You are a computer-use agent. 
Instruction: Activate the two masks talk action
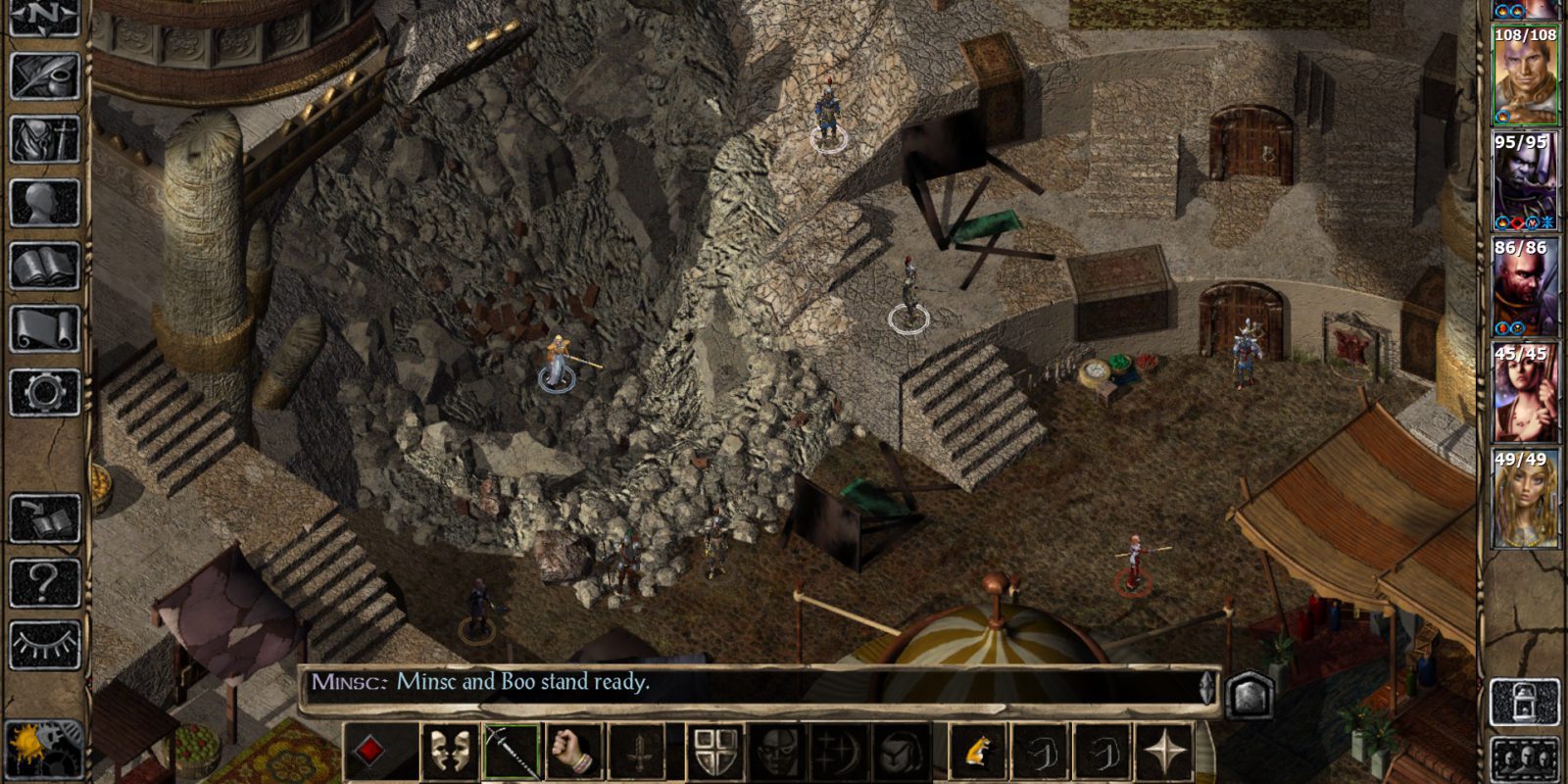point(449,752)
